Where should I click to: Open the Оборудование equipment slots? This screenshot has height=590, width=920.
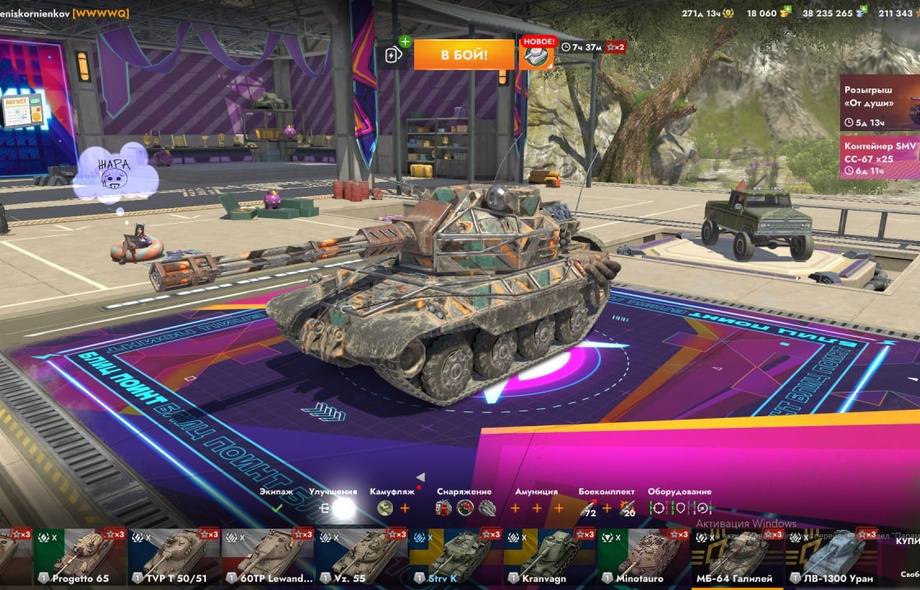click(x=679, y=507)
